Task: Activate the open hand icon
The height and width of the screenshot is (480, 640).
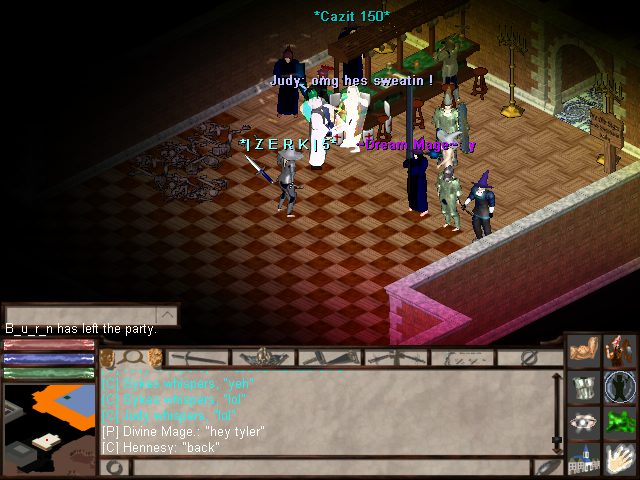Action: pos(620,458)
